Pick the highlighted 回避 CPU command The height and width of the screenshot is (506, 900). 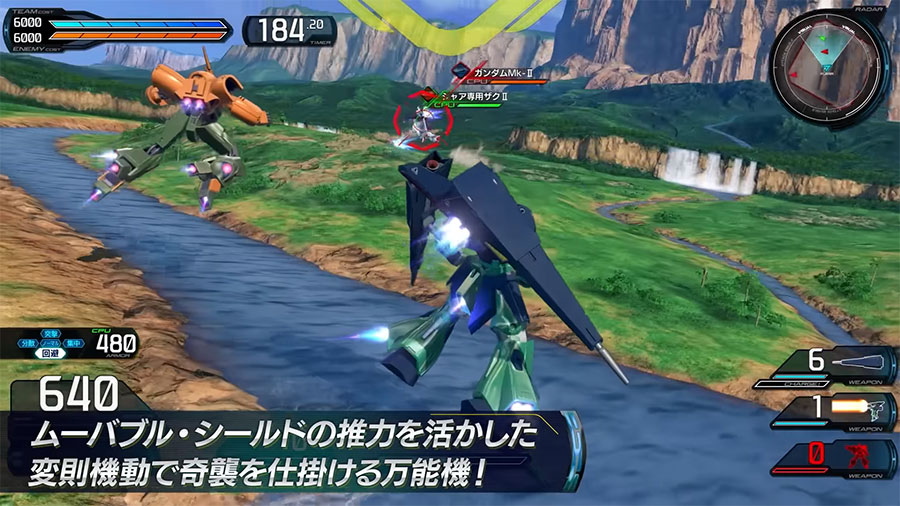(49, 355)
